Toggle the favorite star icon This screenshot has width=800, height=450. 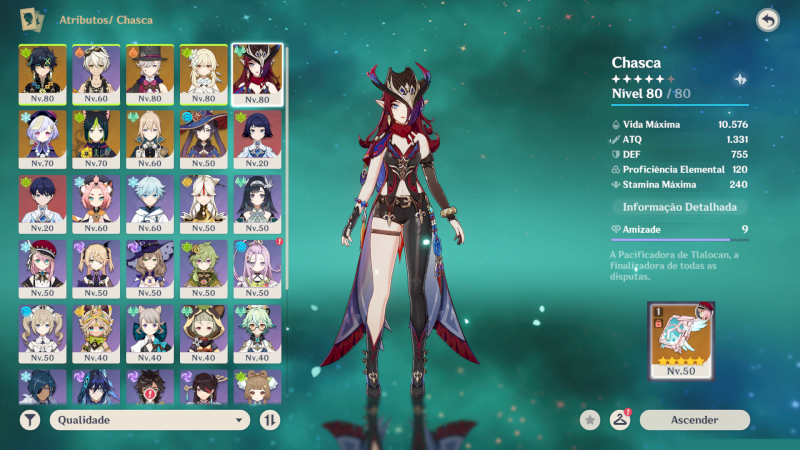tap(589, 420)
